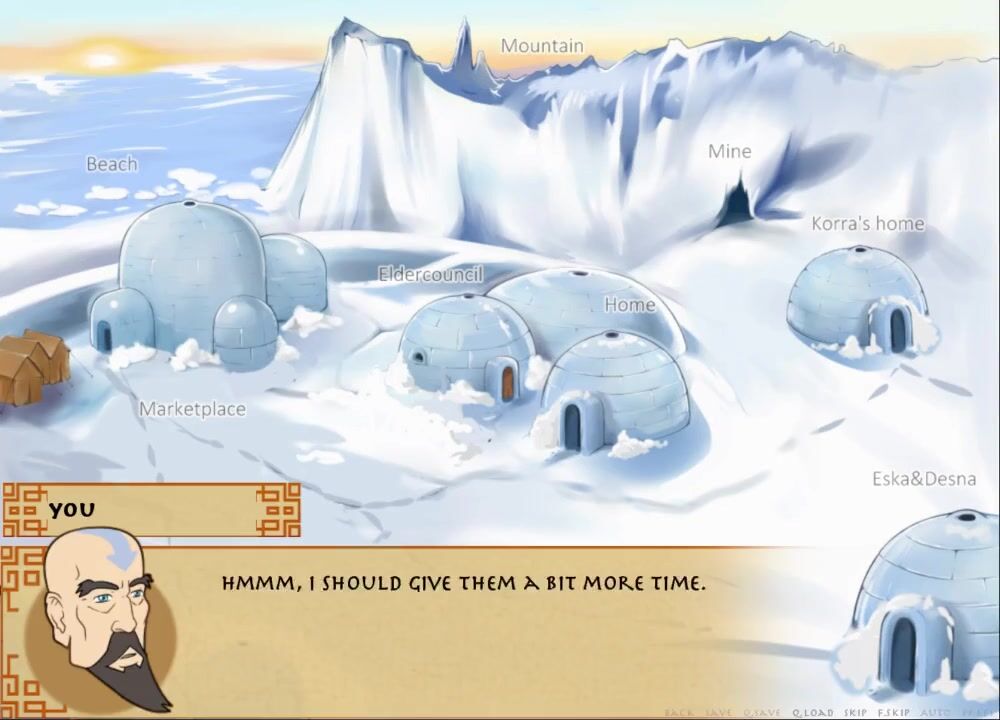The image size is (1000, 720).
Task: Load quick save with Q.Load
Action: [x=813, y=713]
